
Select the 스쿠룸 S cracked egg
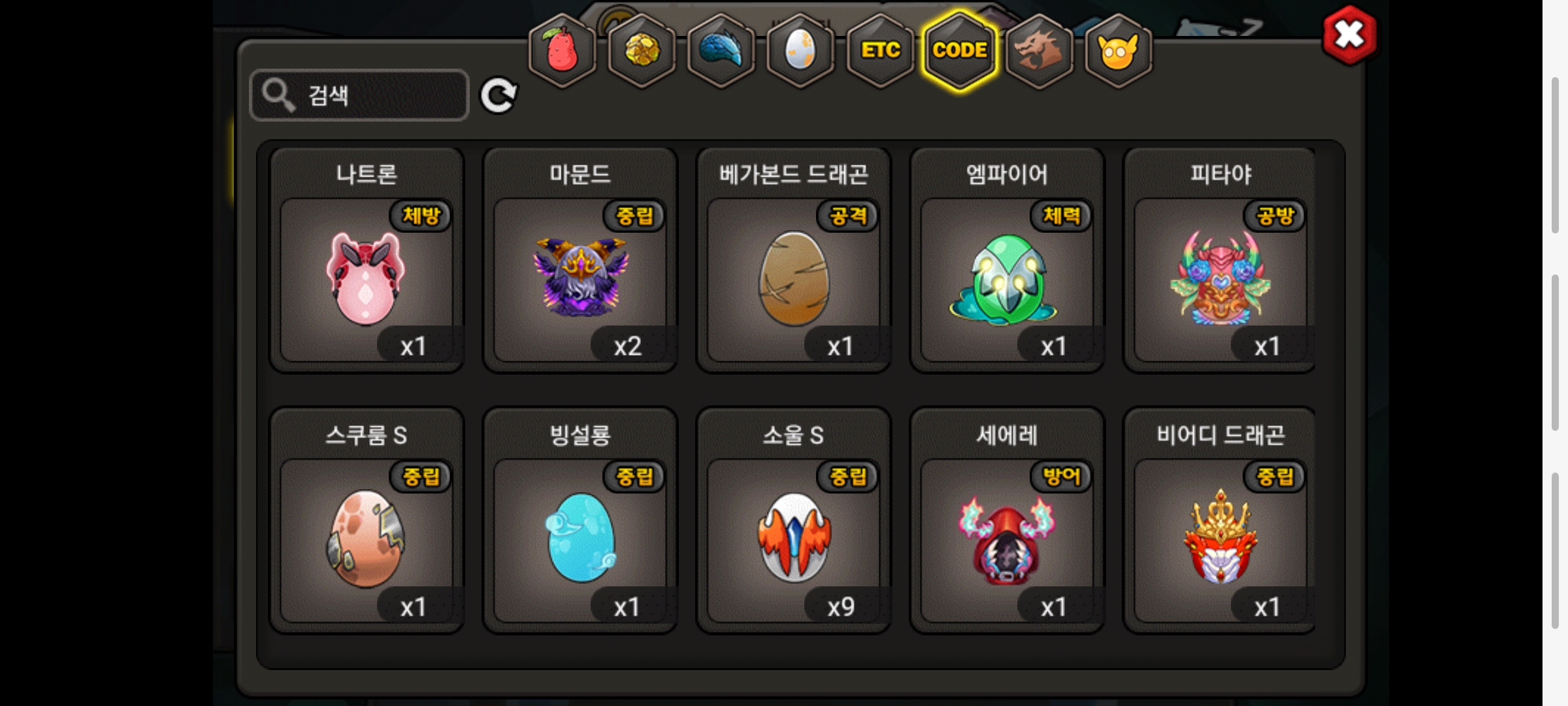click(367, 539)
